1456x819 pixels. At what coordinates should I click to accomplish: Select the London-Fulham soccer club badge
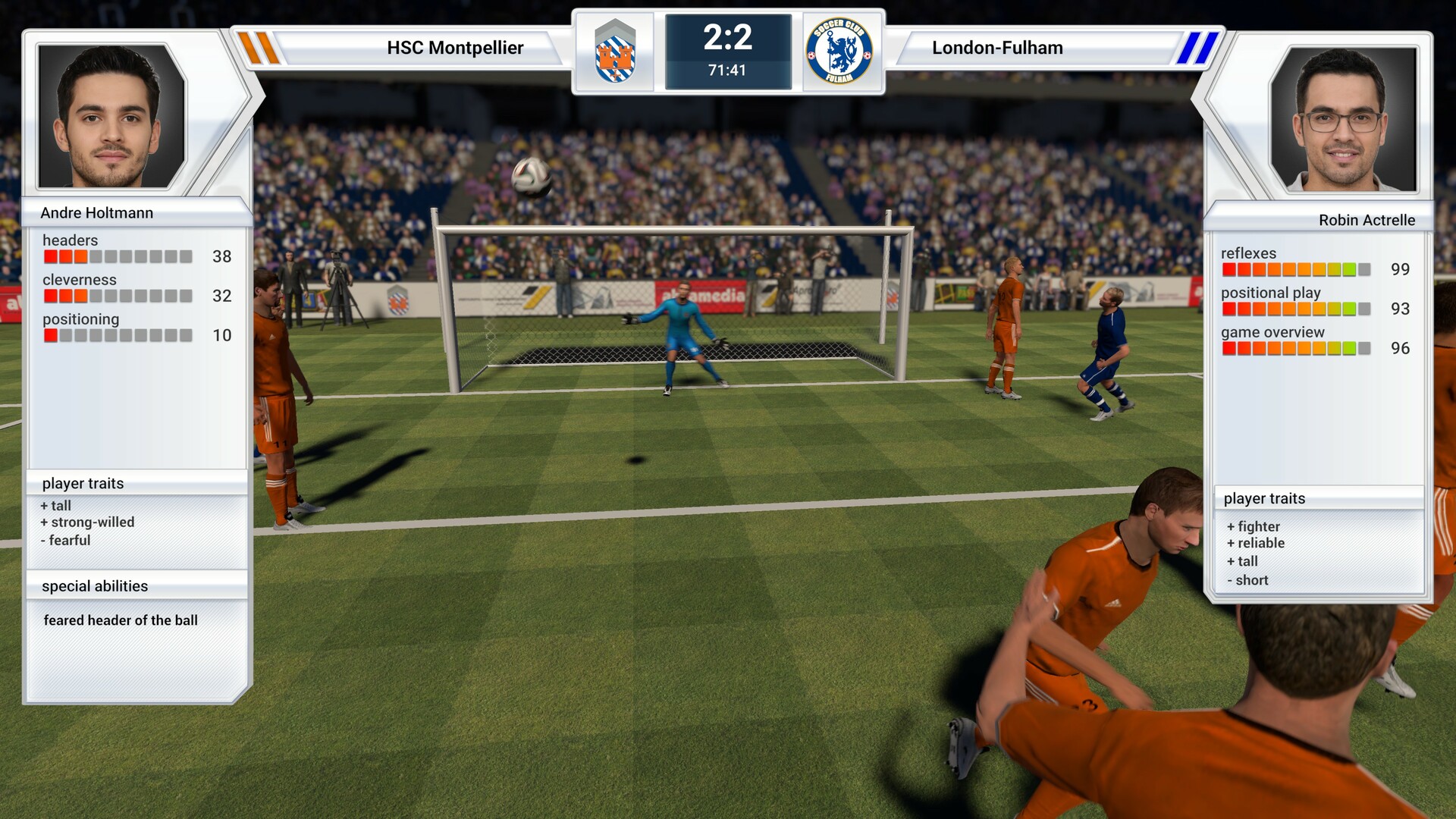840,52
